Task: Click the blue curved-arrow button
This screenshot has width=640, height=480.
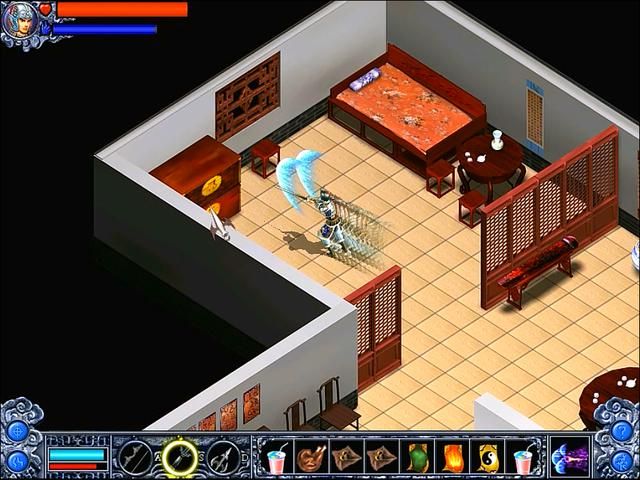Action: pyautogui.click(x=17, y=461)
